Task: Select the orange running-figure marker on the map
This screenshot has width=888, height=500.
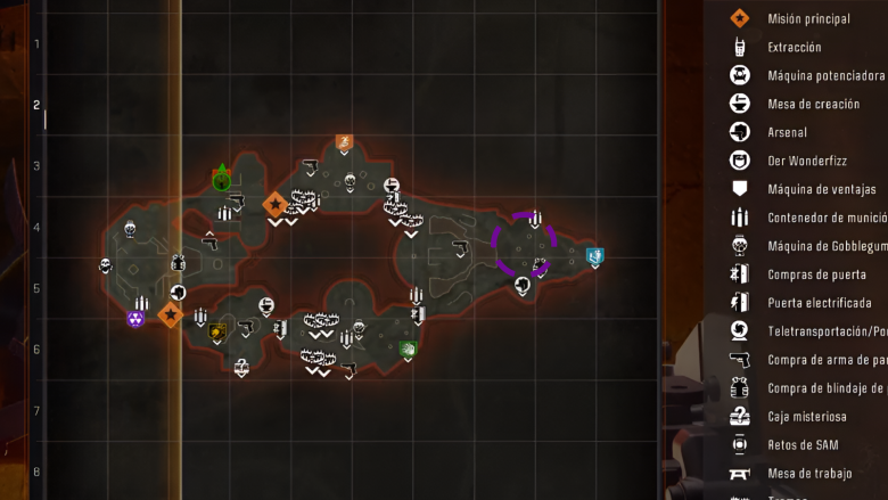Action: tap(344, 143)
